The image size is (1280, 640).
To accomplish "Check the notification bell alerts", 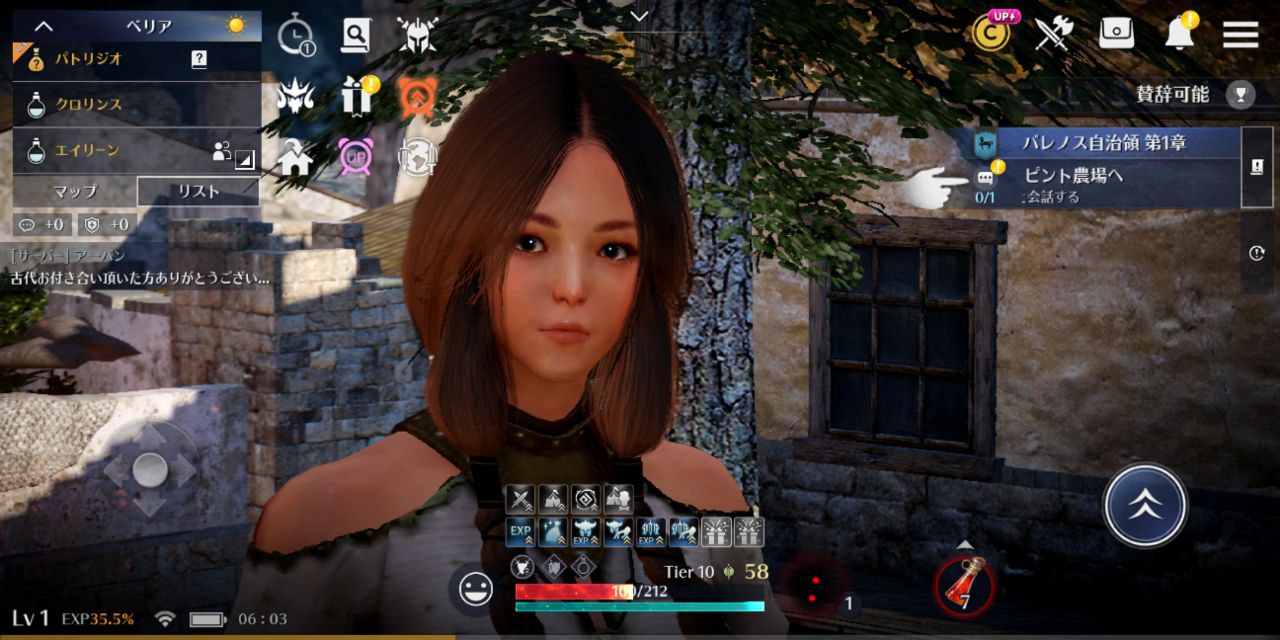I will coord(1180,34).
